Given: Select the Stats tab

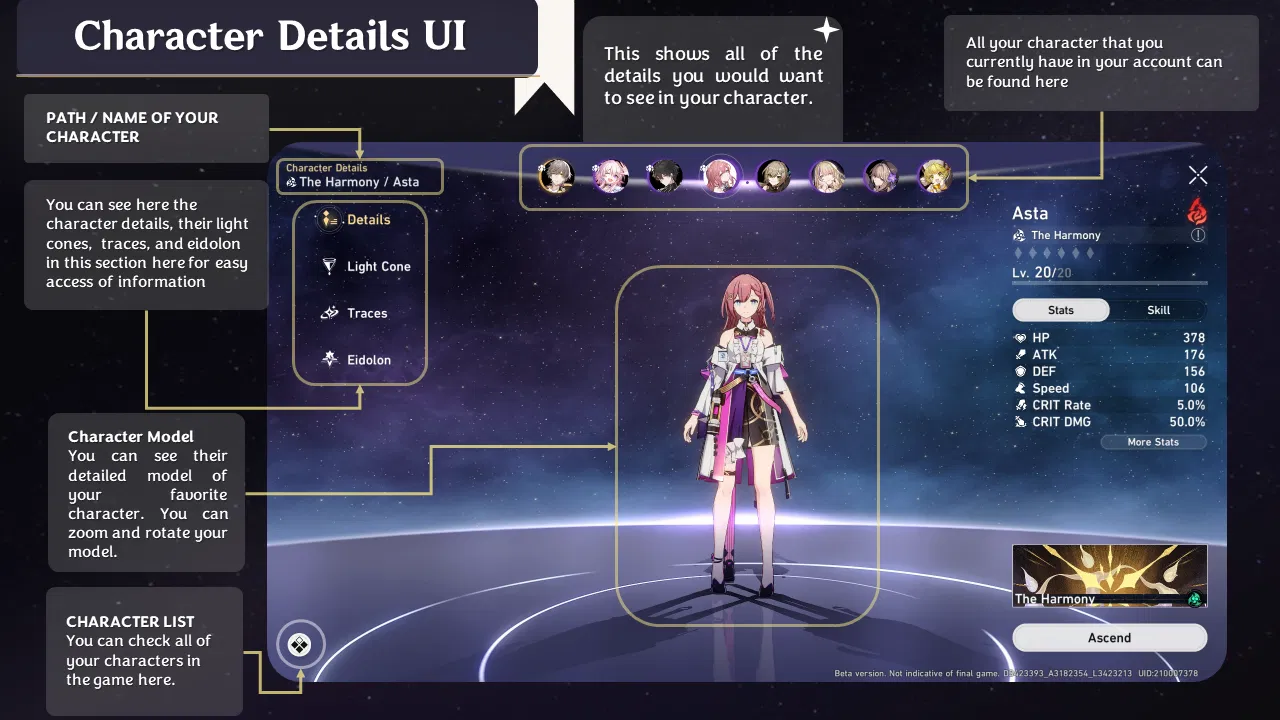Looking at the screenshot, I should [x=1060, y=310].
